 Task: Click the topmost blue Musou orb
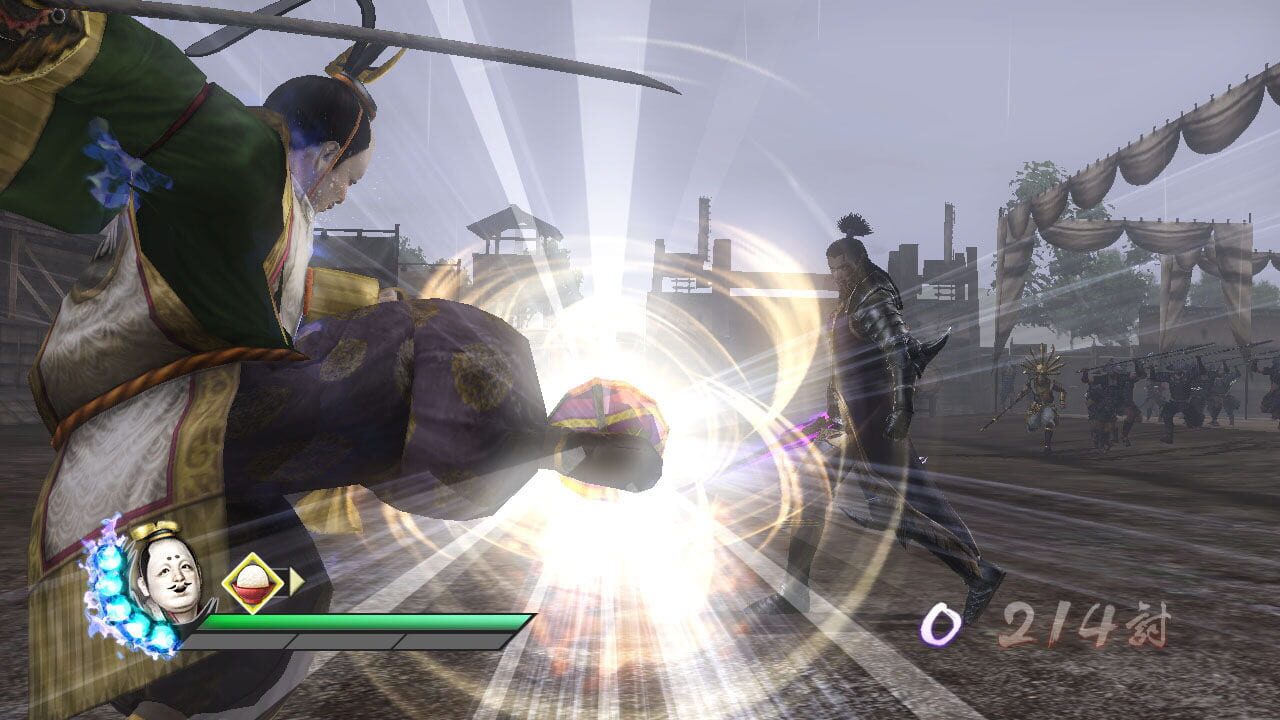pos(109,558)
